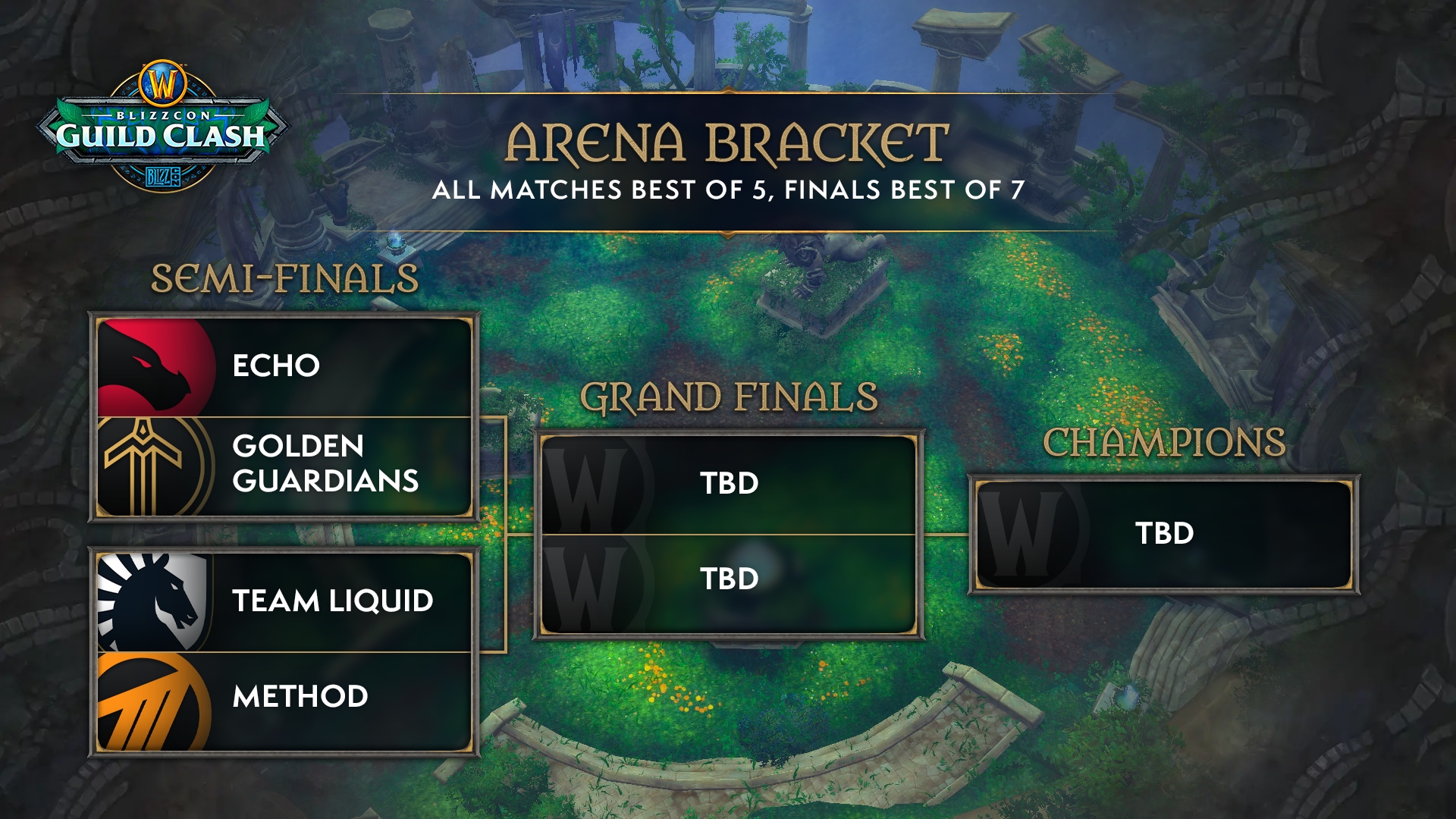Screen dimensions: 1456x819
Task: Click the Team Liquid horse logo
Action: point(154,601)
